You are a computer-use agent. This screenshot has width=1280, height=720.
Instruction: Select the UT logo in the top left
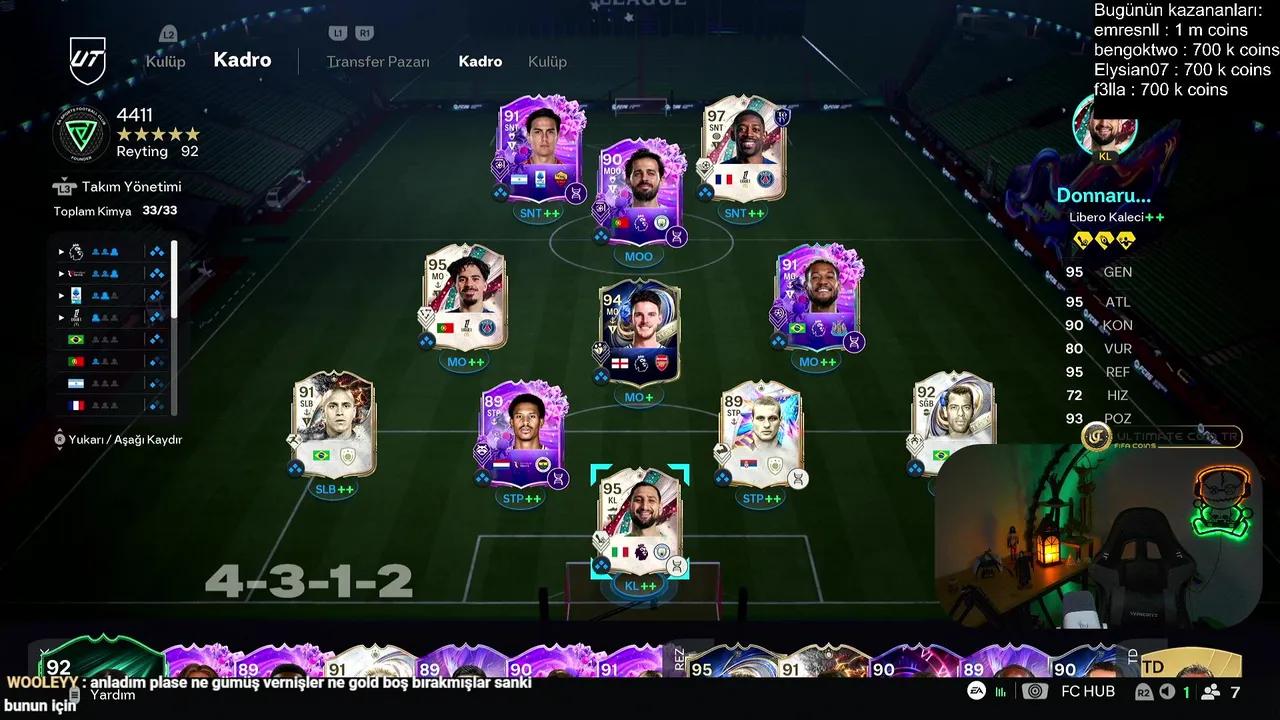tap(88, 62)
